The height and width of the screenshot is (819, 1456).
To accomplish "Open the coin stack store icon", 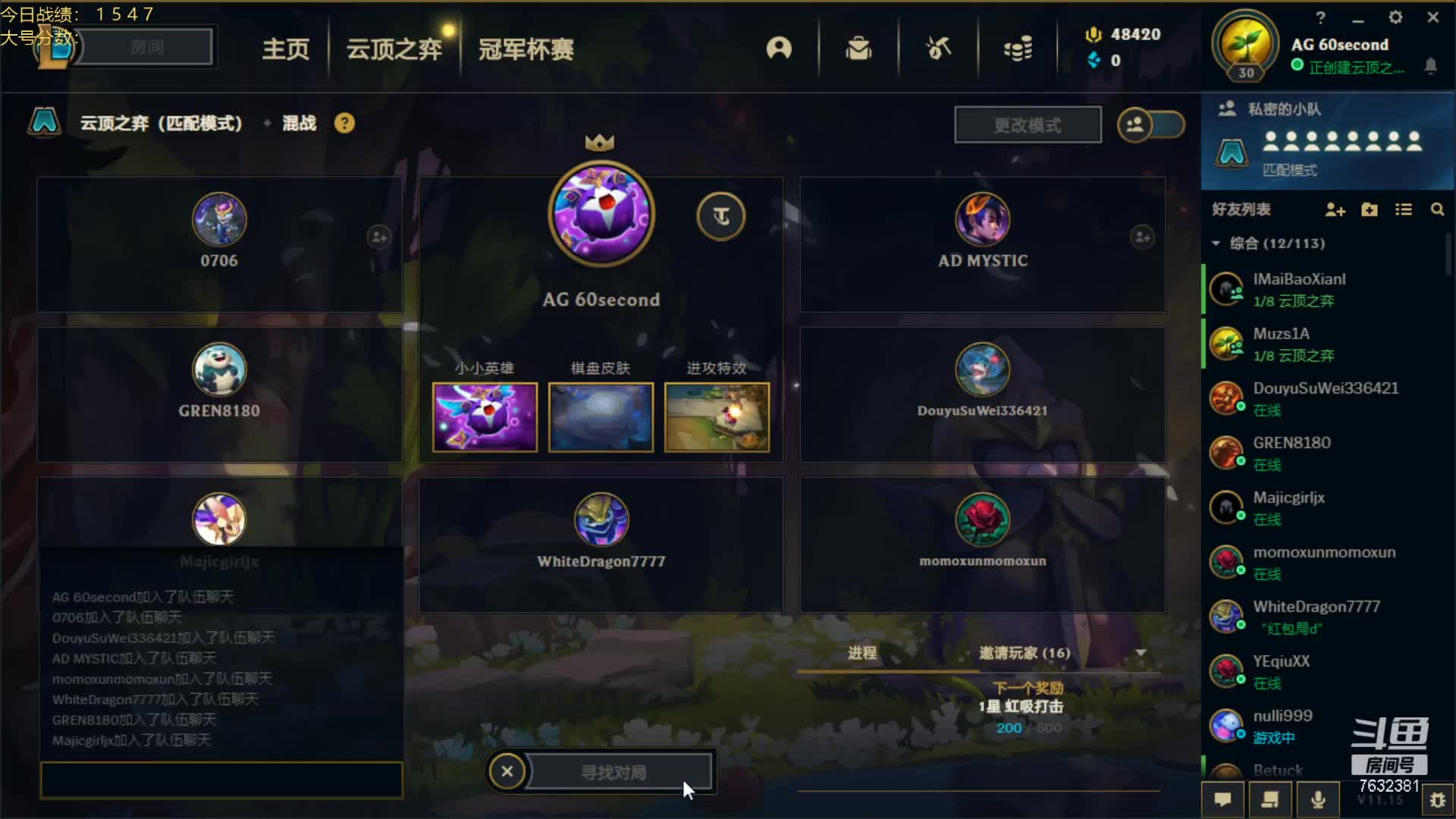I will 1018,49.
